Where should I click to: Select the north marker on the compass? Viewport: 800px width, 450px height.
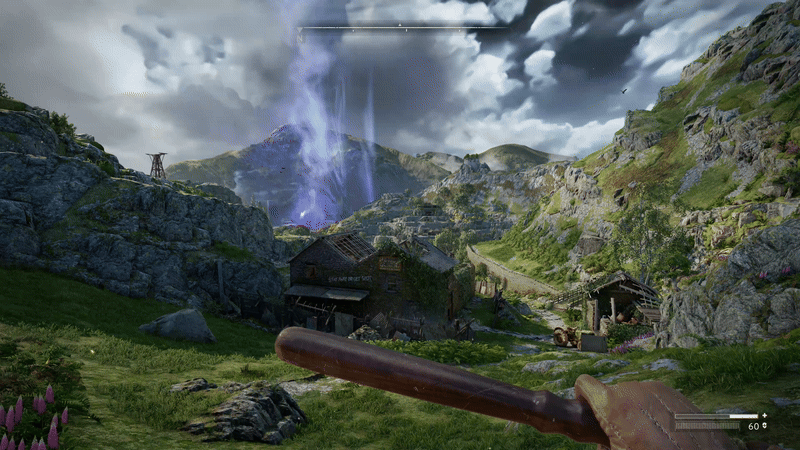coord(400,26)
